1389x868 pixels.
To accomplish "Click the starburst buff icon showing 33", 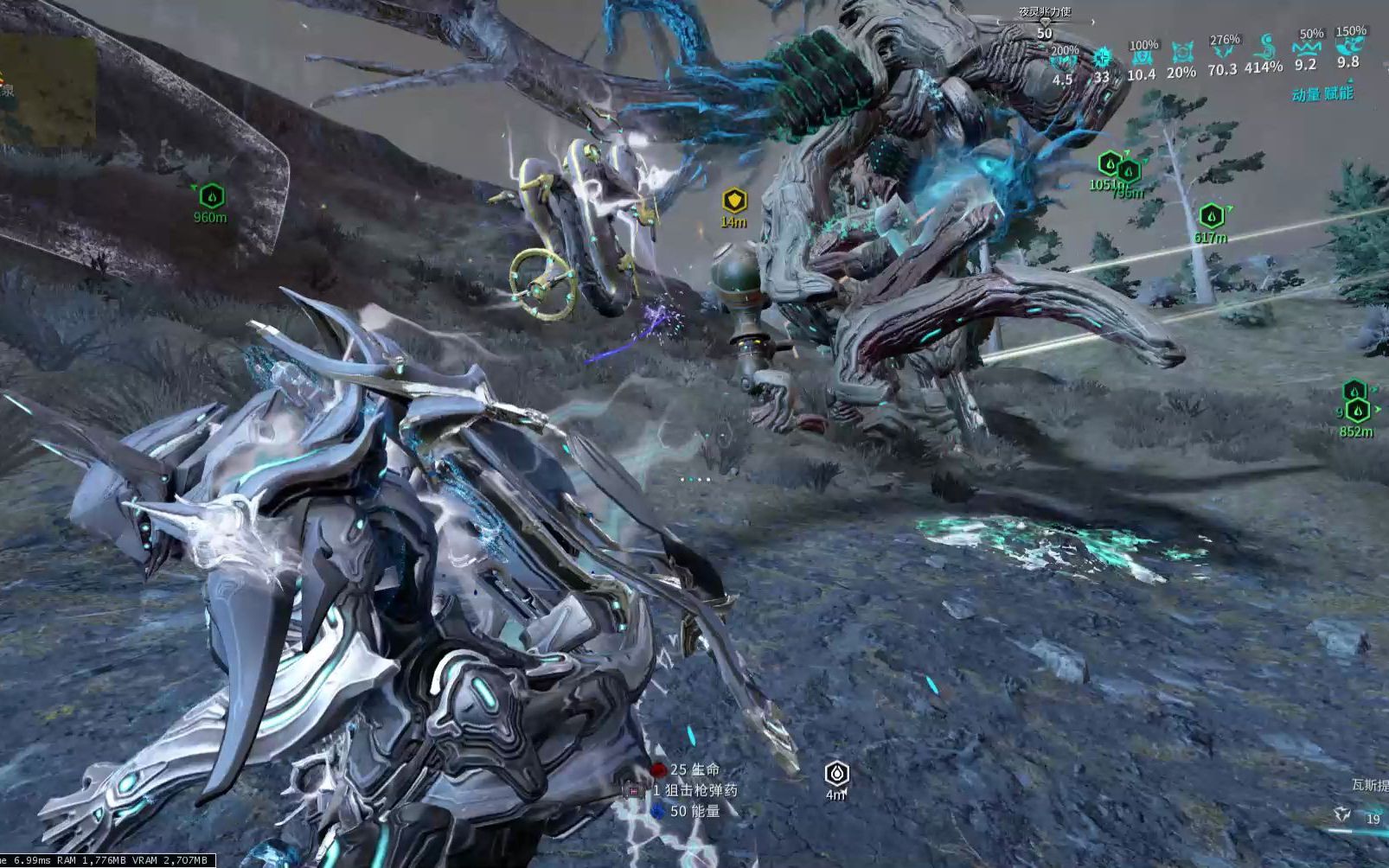I will [x=1102, y=59].
